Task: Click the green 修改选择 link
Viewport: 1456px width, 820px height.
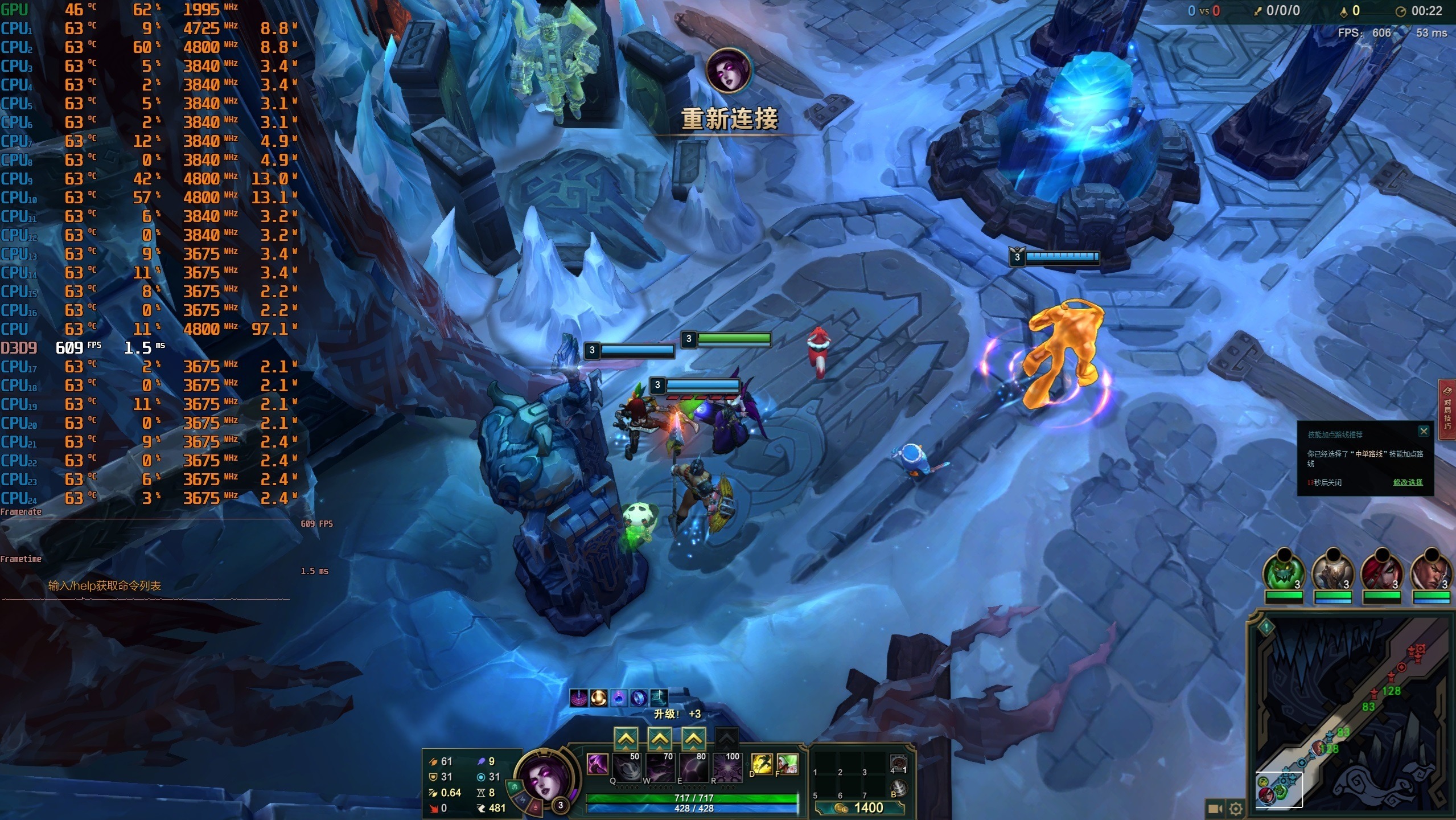Action: coord(1408,482)
